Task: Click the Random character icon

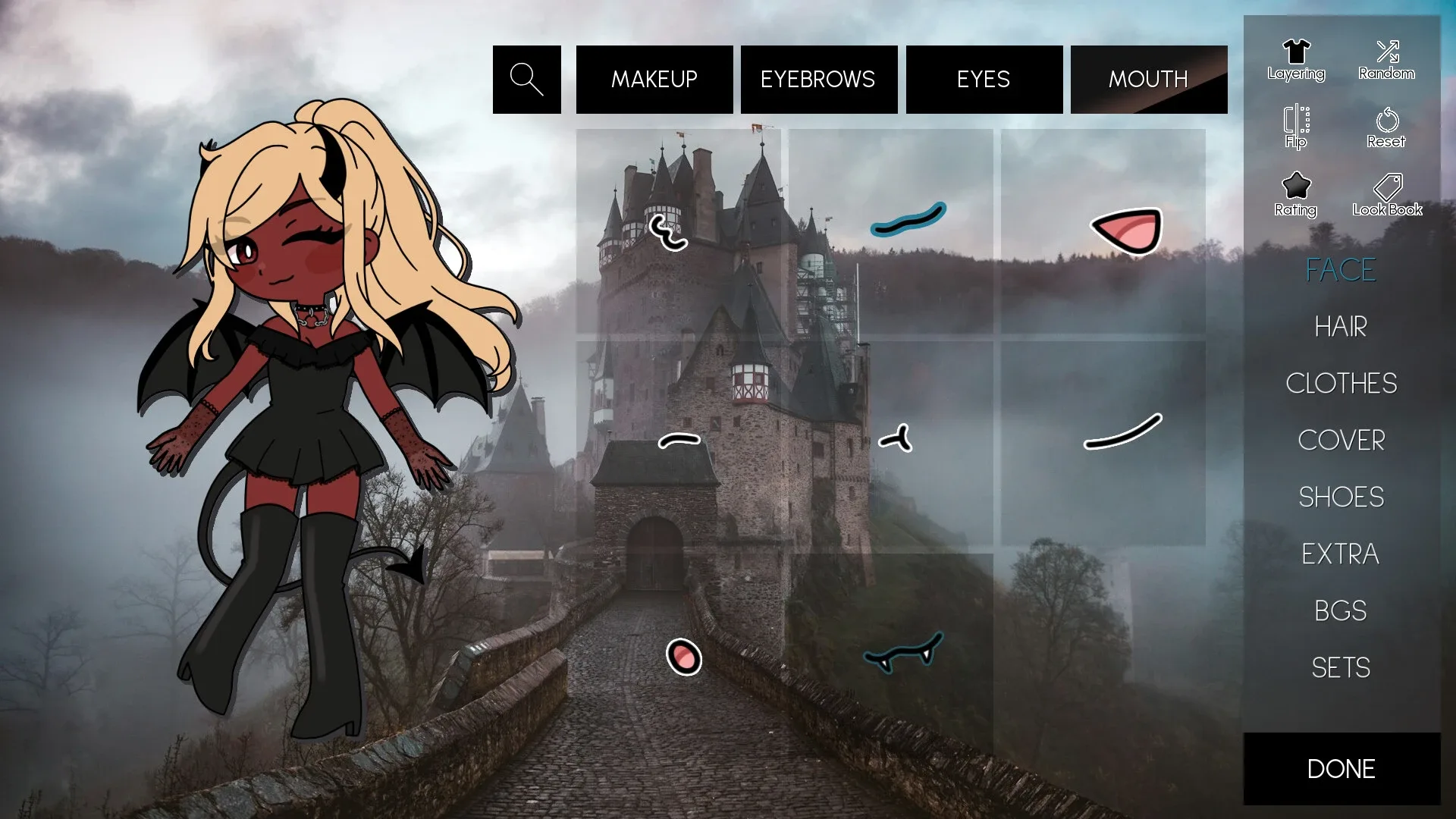Action: pos(1386,57)
